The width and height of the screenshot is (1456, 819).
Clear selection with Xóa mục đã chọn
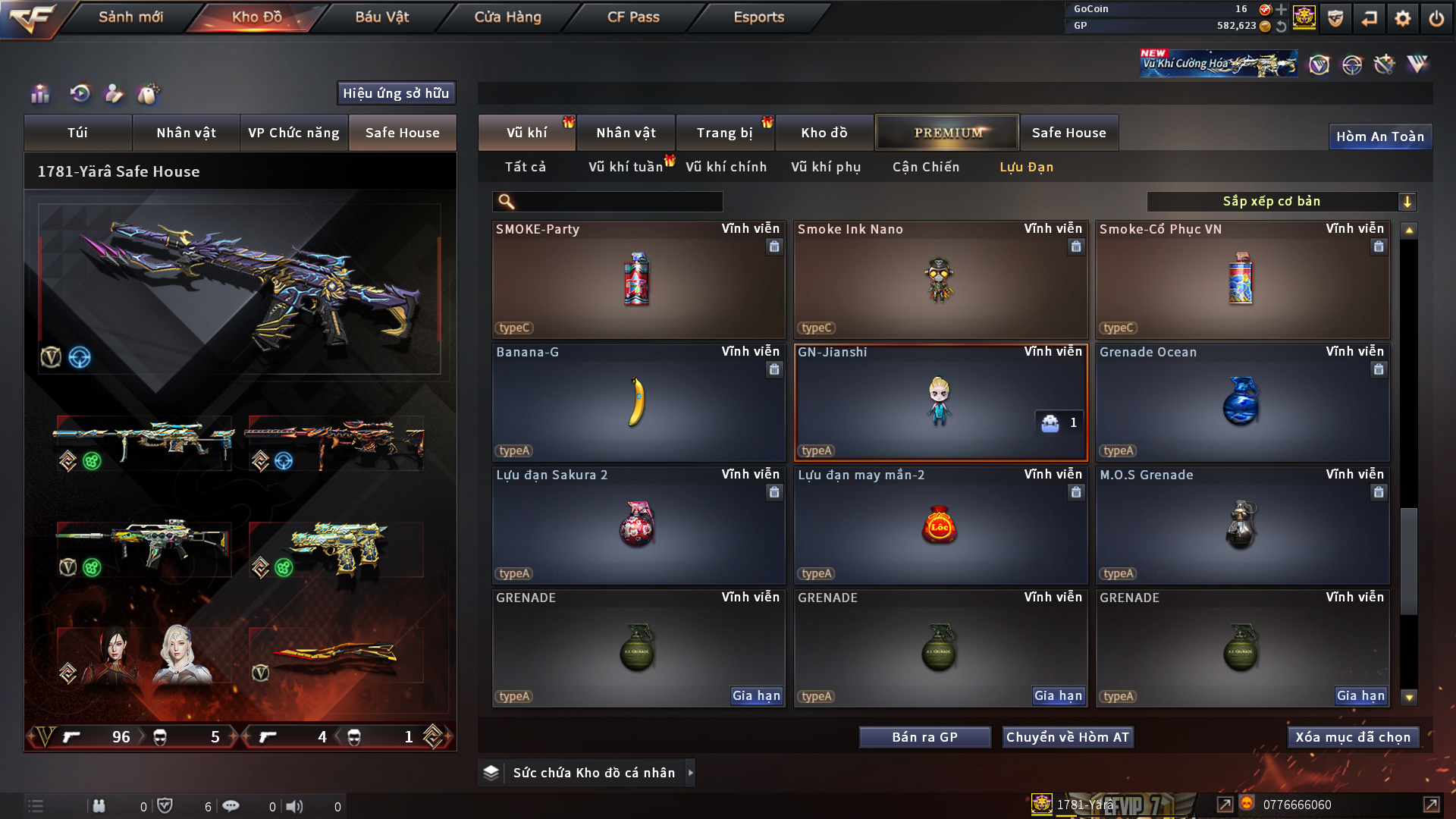1352,737
